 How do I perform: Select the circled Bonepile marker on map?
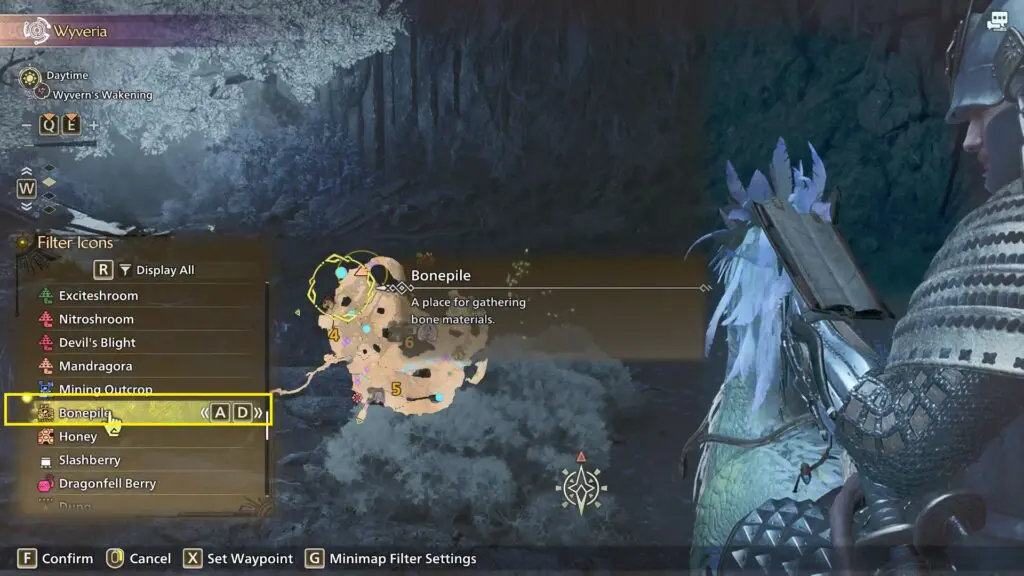pyautogui.click(x=343, y=281)
